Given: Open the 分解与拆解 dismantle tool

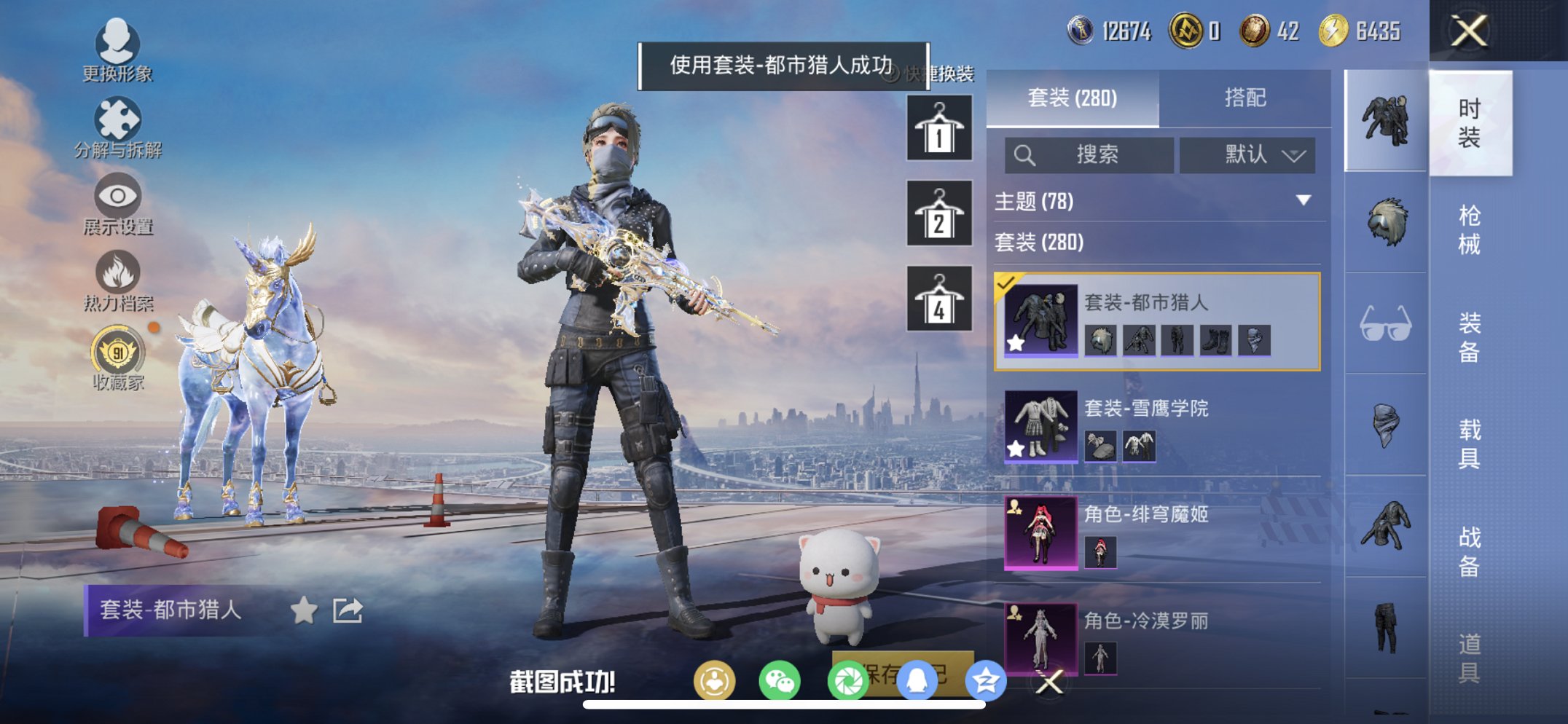Looking at the screenshot, I should (x=117, y=119).
